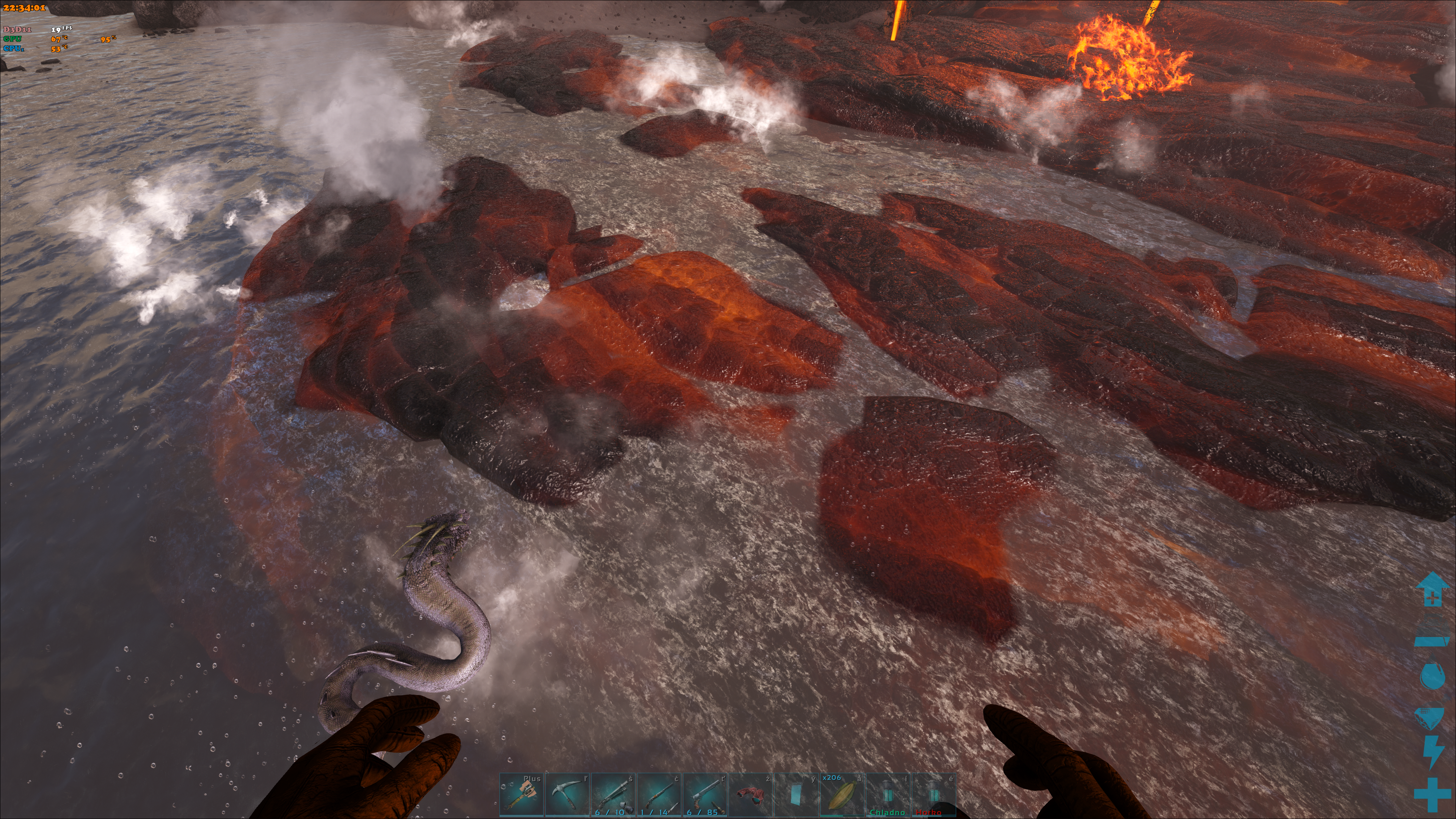
Task: Equip the pistol with 6 / 85 ammo
Action: coord(705,795)
